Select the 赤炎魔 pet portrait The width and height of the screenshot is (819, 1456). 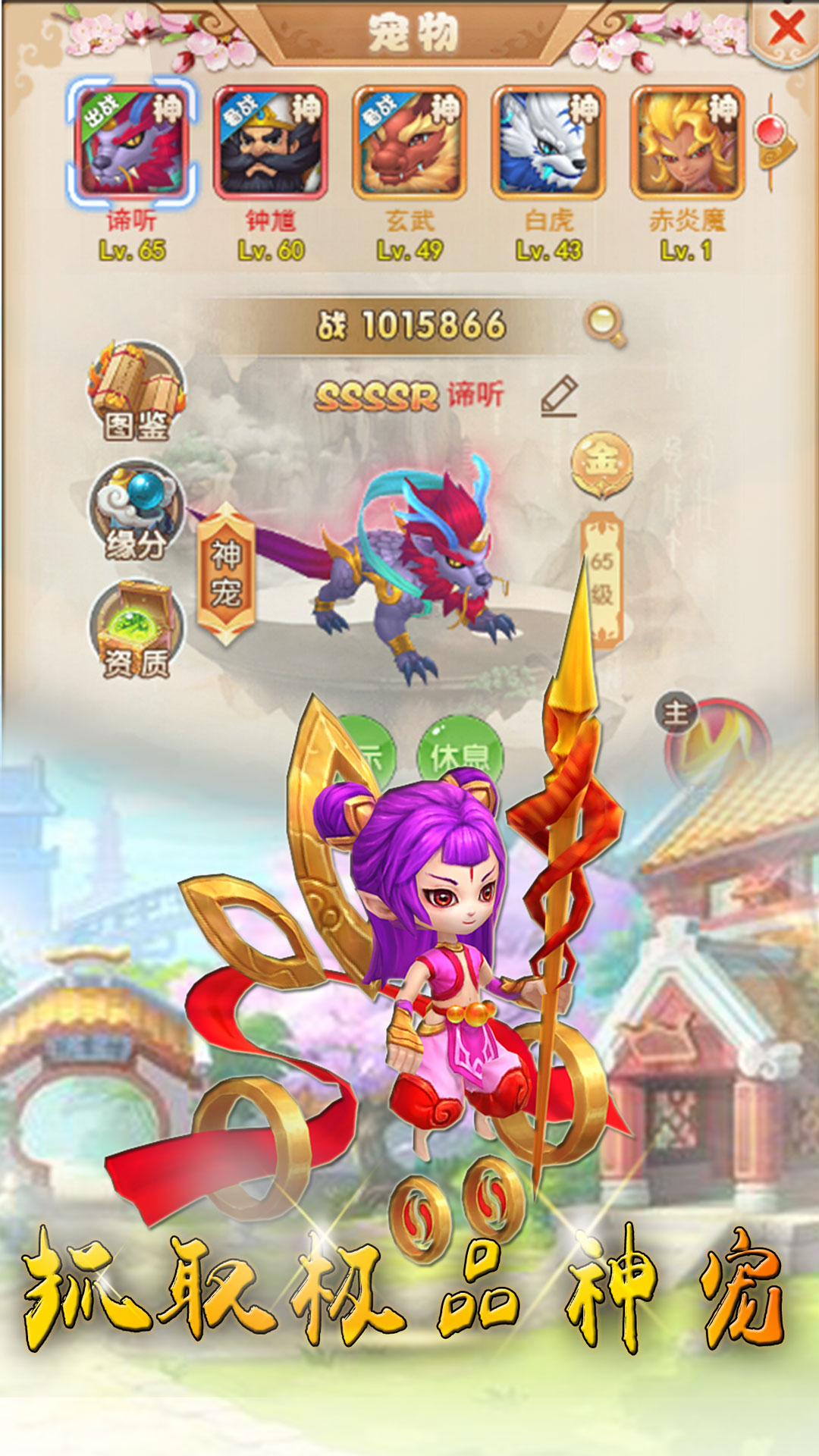click(x=687, y=143)
